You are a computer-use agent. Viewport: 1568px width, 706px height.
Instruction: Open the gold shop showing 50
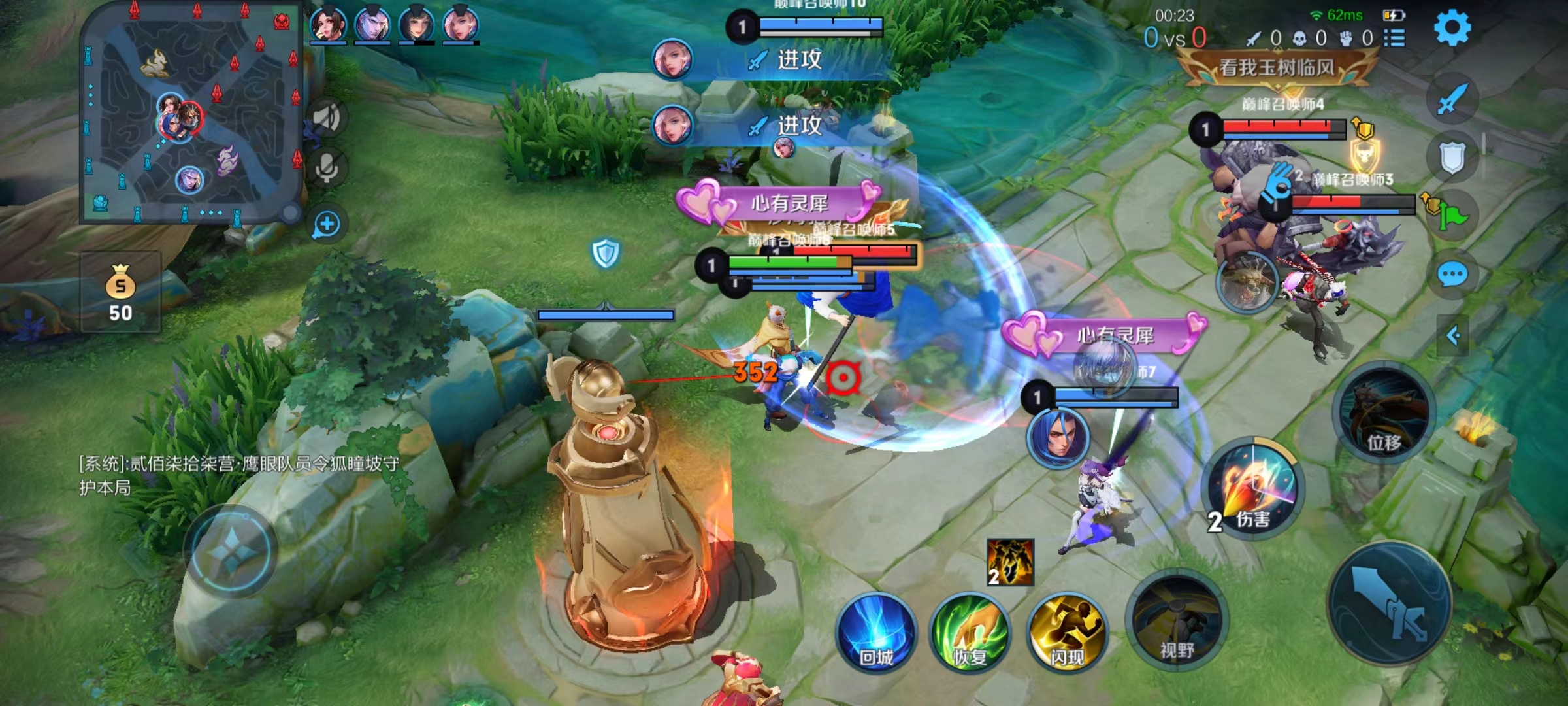[120, 293]
